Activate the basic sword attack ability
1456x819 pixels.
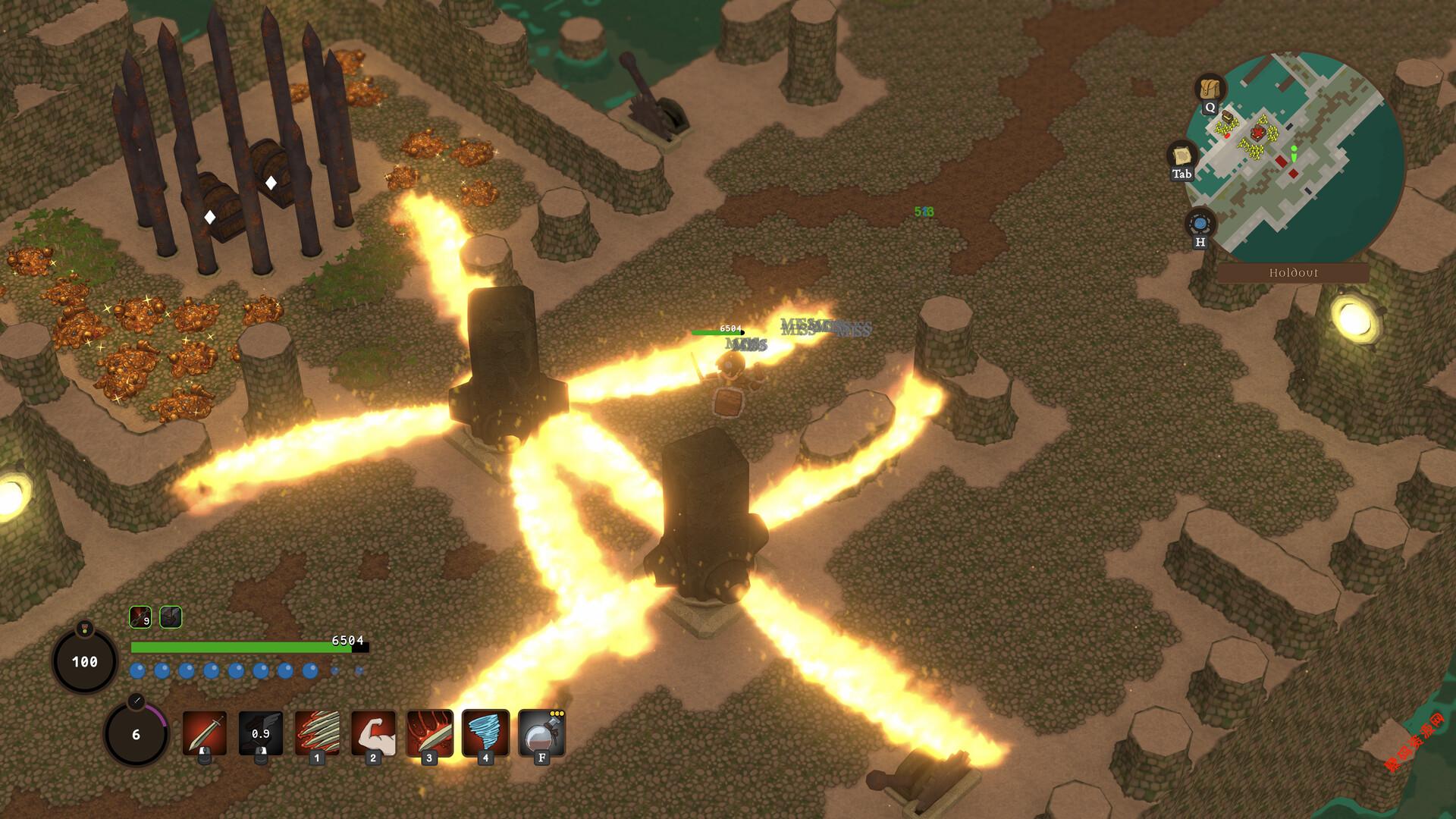point(205,733)
